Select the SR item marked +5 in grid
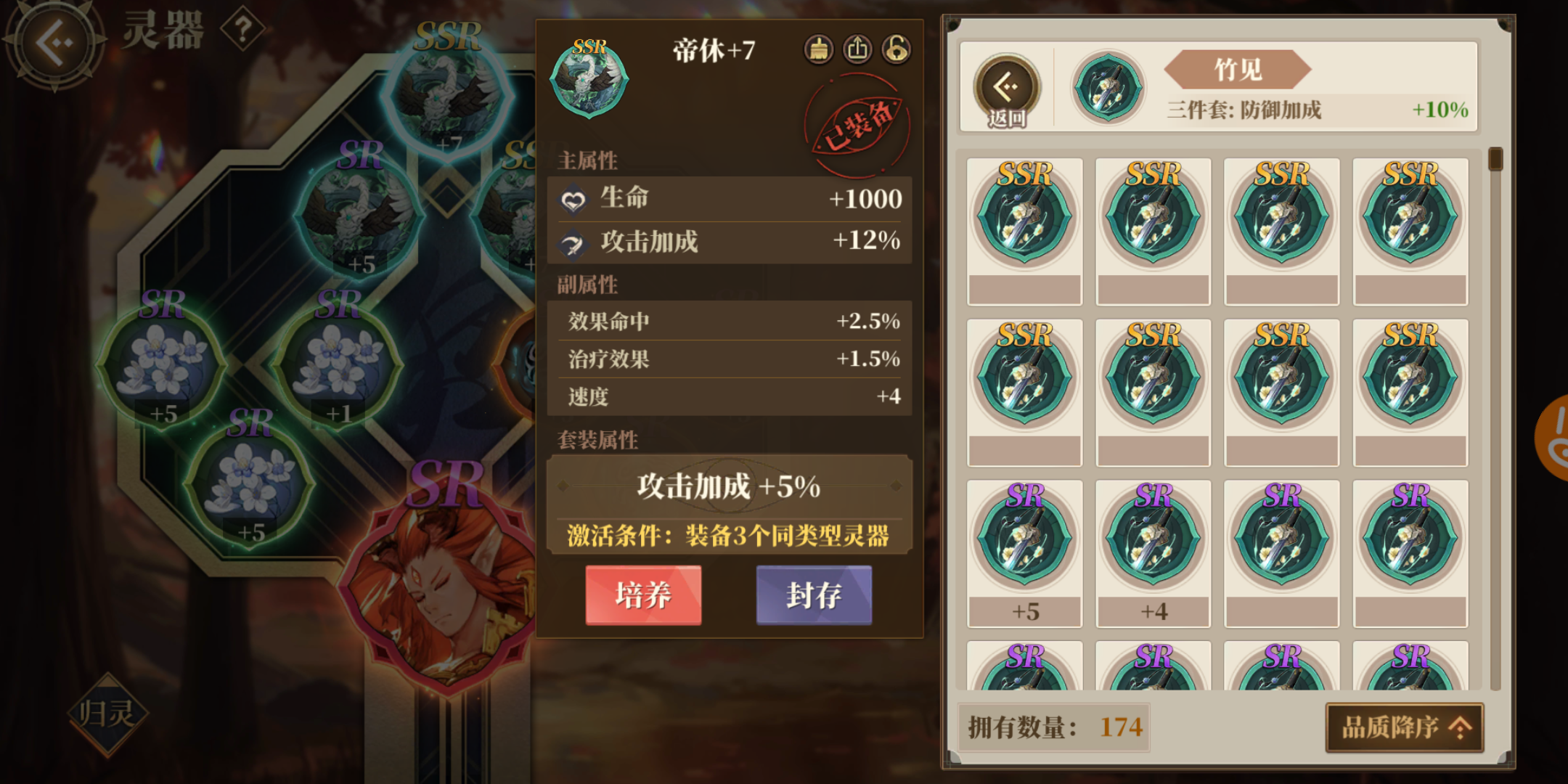 click(1025, 537)
